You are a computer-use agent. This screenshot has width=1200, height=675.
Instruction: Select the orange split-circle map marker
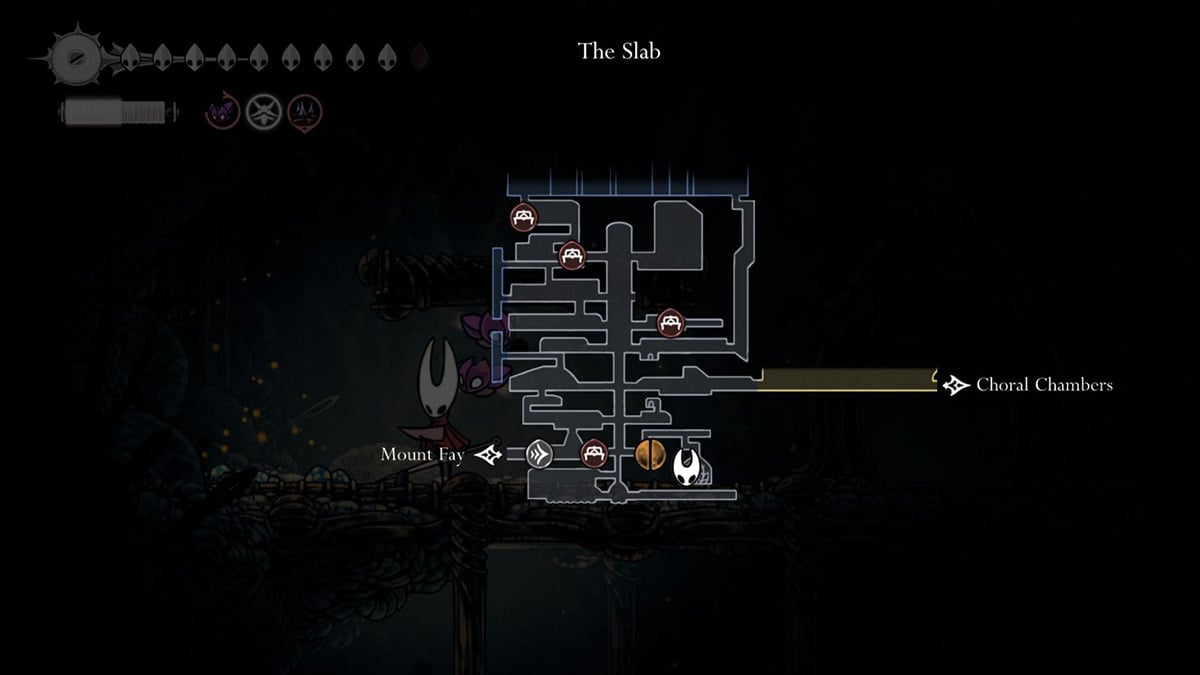(650, 455)
